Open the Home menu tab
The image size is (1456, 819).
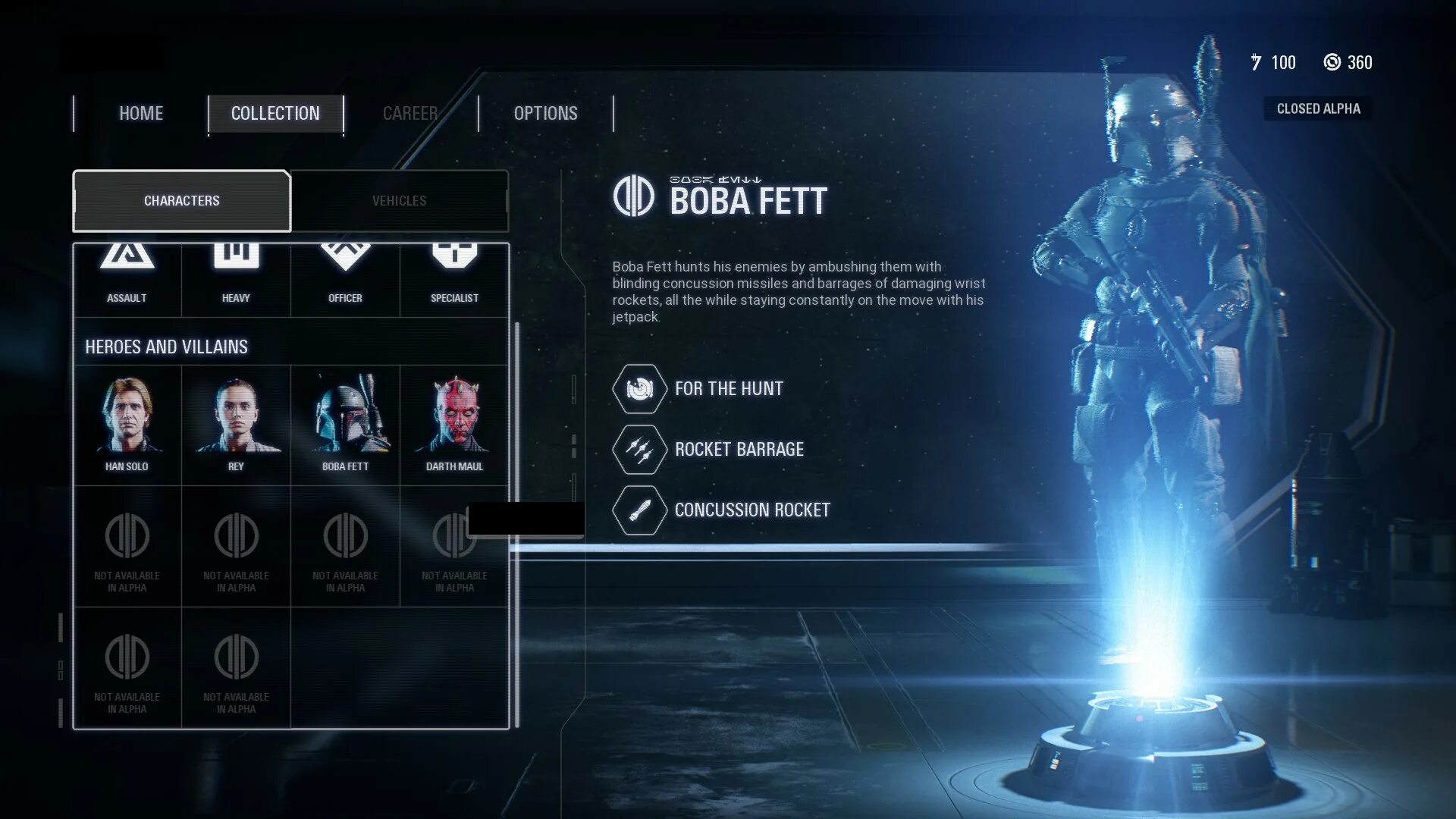point(141,114)
